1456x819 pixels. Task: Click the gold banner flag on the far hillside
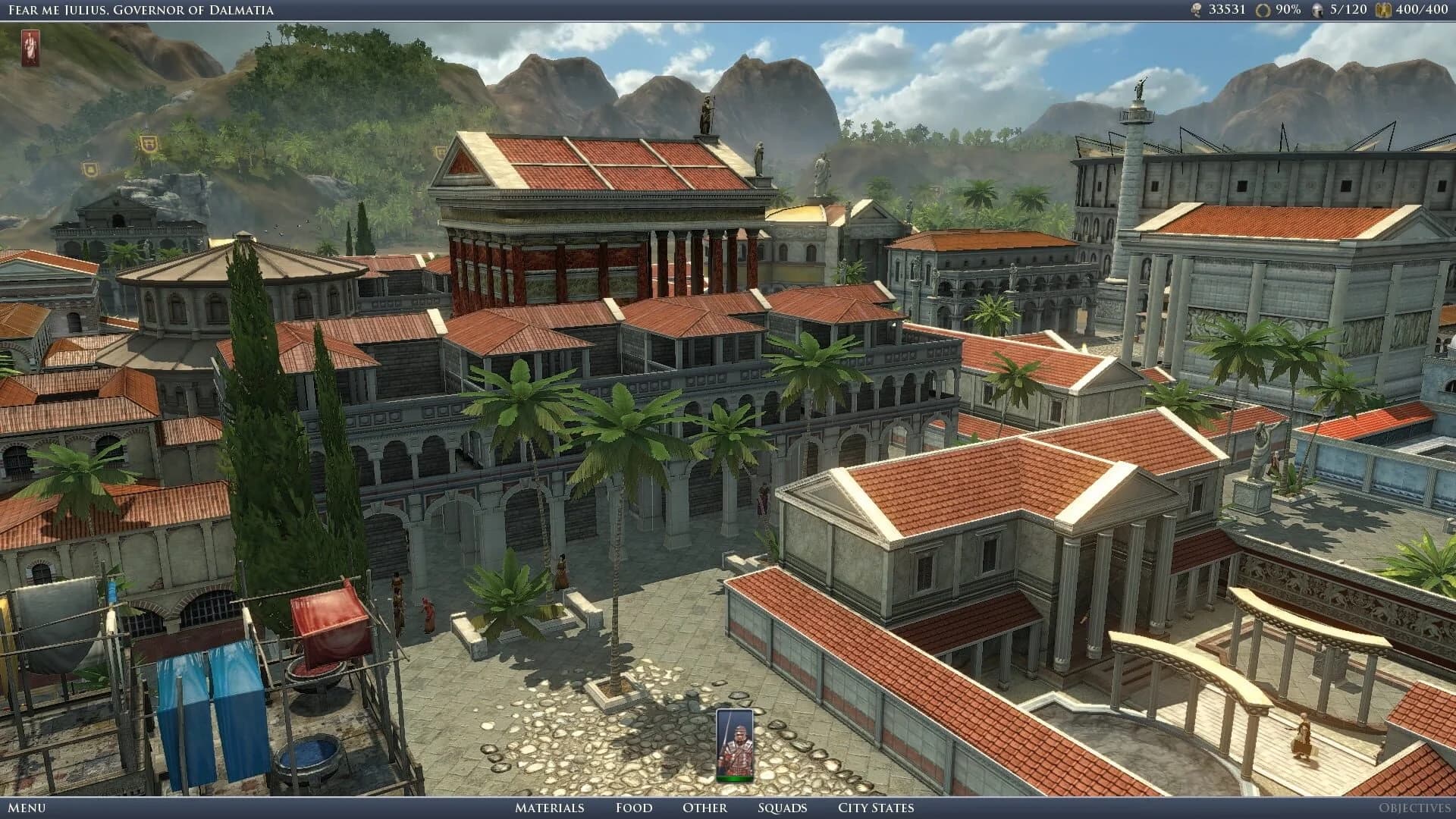coord(149,143)
